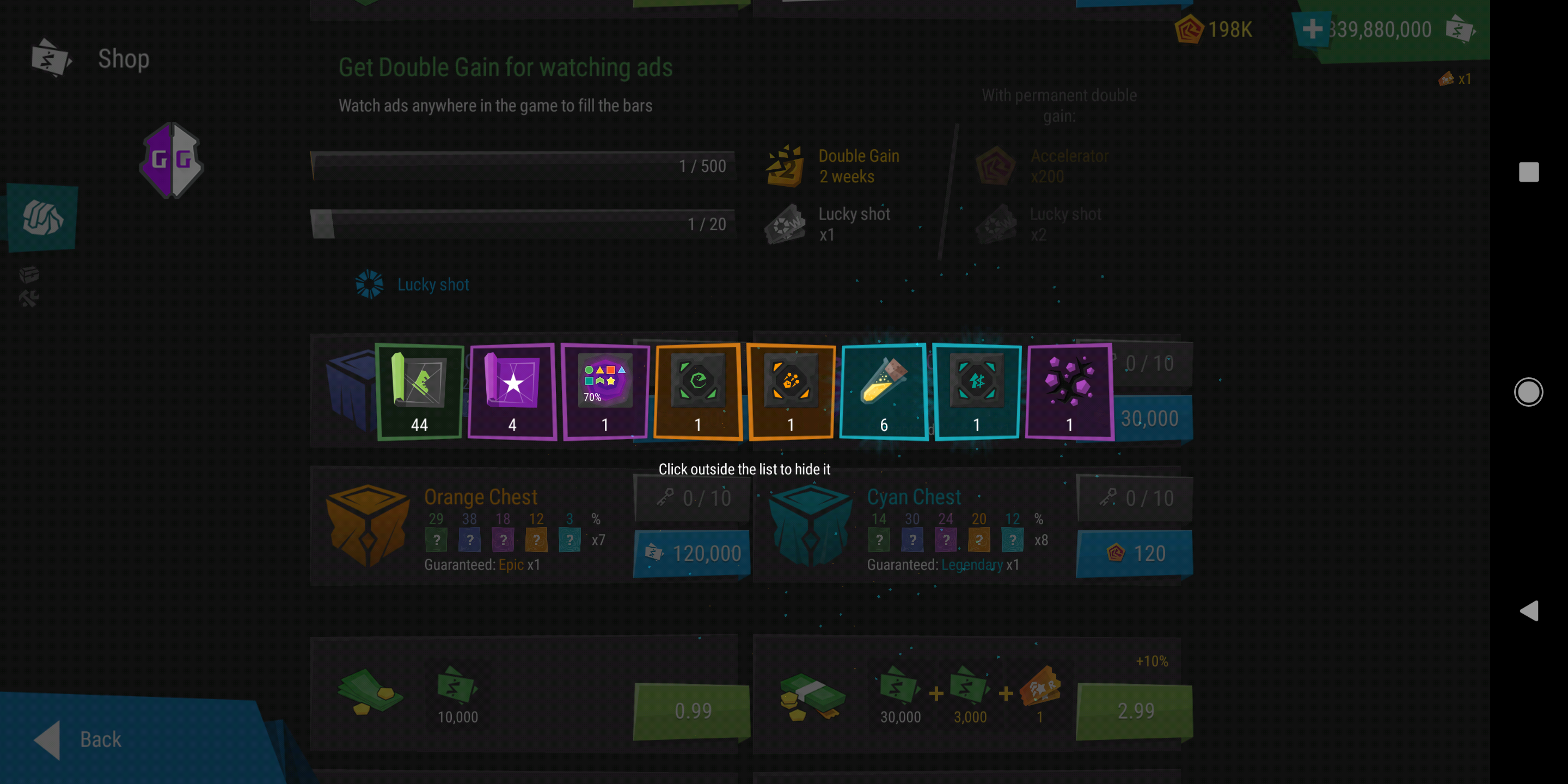Tap the Android home circle button
The height and width of the screenshot is (784, 1568).
(x=1528, y=391)
